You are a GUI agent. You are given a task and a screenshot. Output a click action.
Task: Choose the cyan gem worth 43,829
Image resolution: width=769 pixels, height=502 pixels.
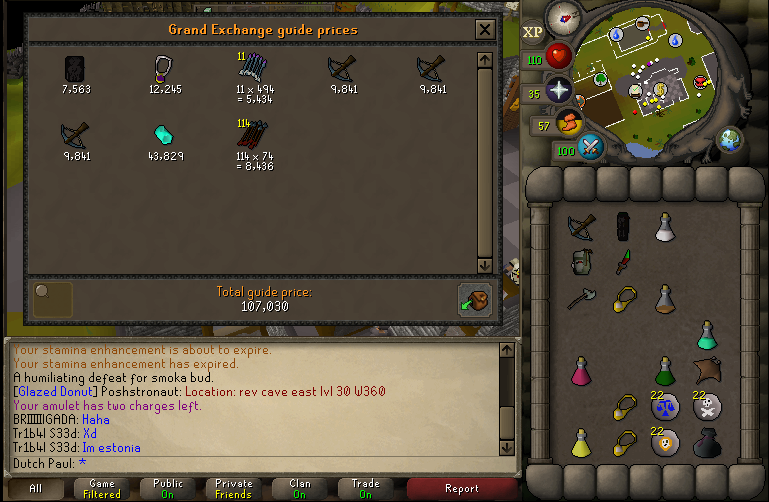coord(165,133)
